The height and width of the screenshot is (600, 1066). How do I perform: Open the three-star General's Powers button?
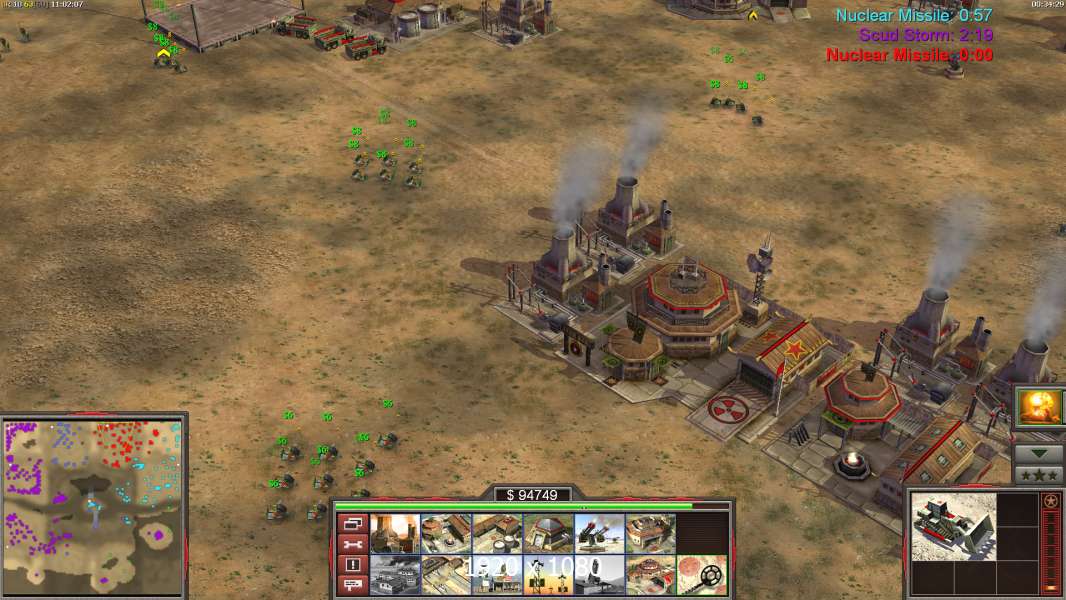(1039, 474)
